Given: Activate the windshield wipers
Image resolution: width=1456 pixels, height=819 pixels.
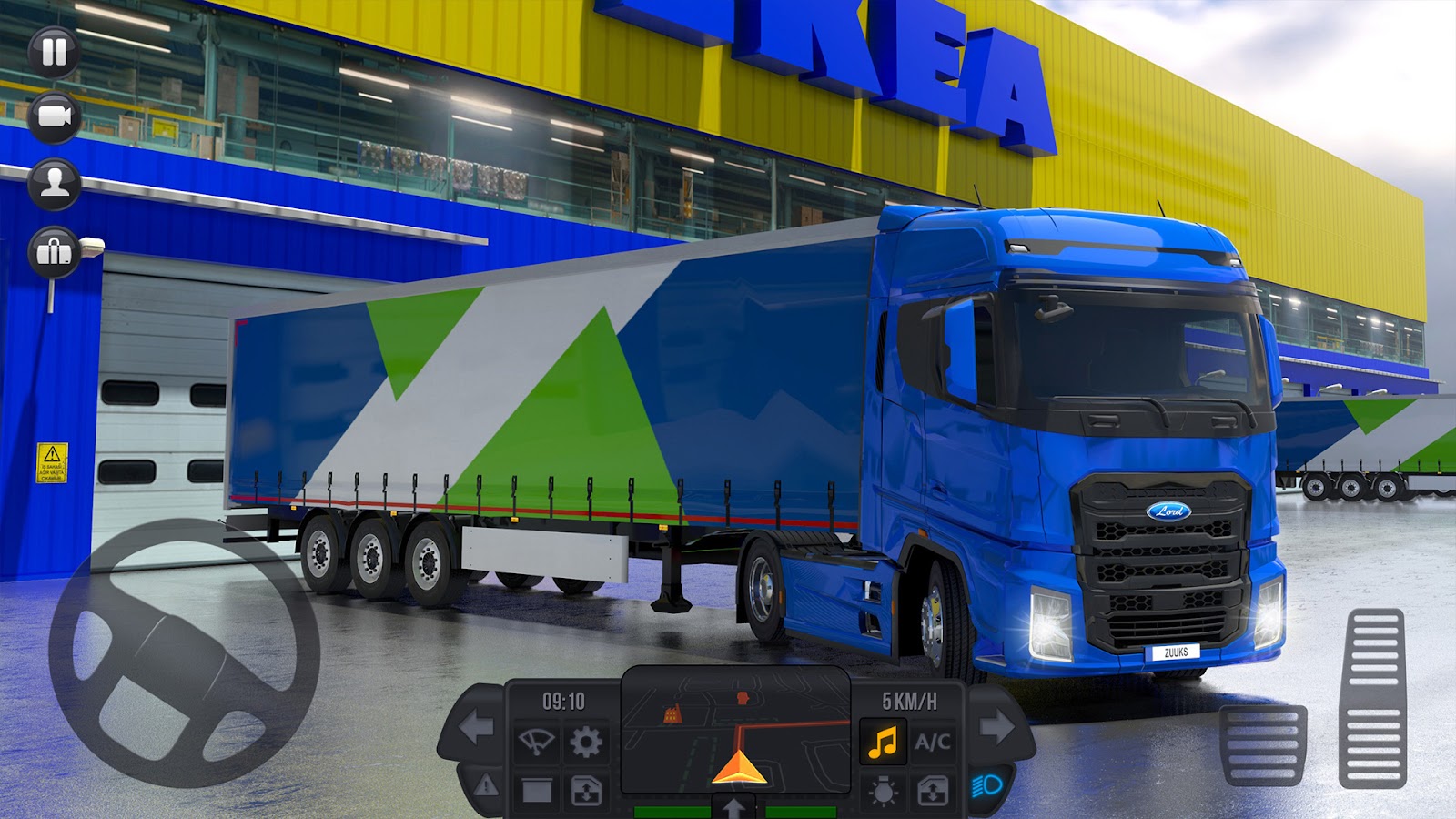Looking at the screenshot, I should (x=536, y=741).
